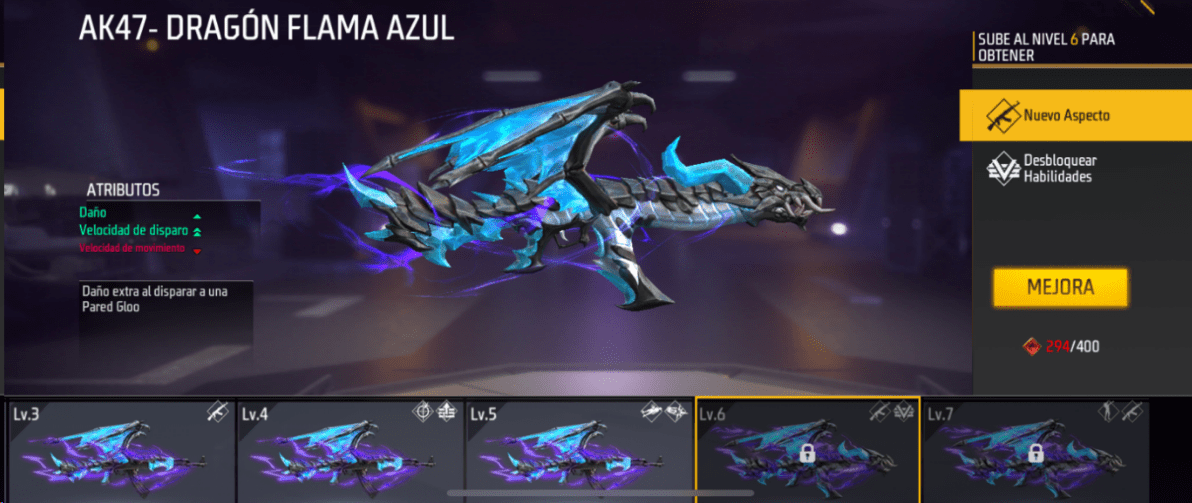Click the yellow MEJORA upgrade button
Viewport: 1192px width, 503px height.
pos(1060,288)
